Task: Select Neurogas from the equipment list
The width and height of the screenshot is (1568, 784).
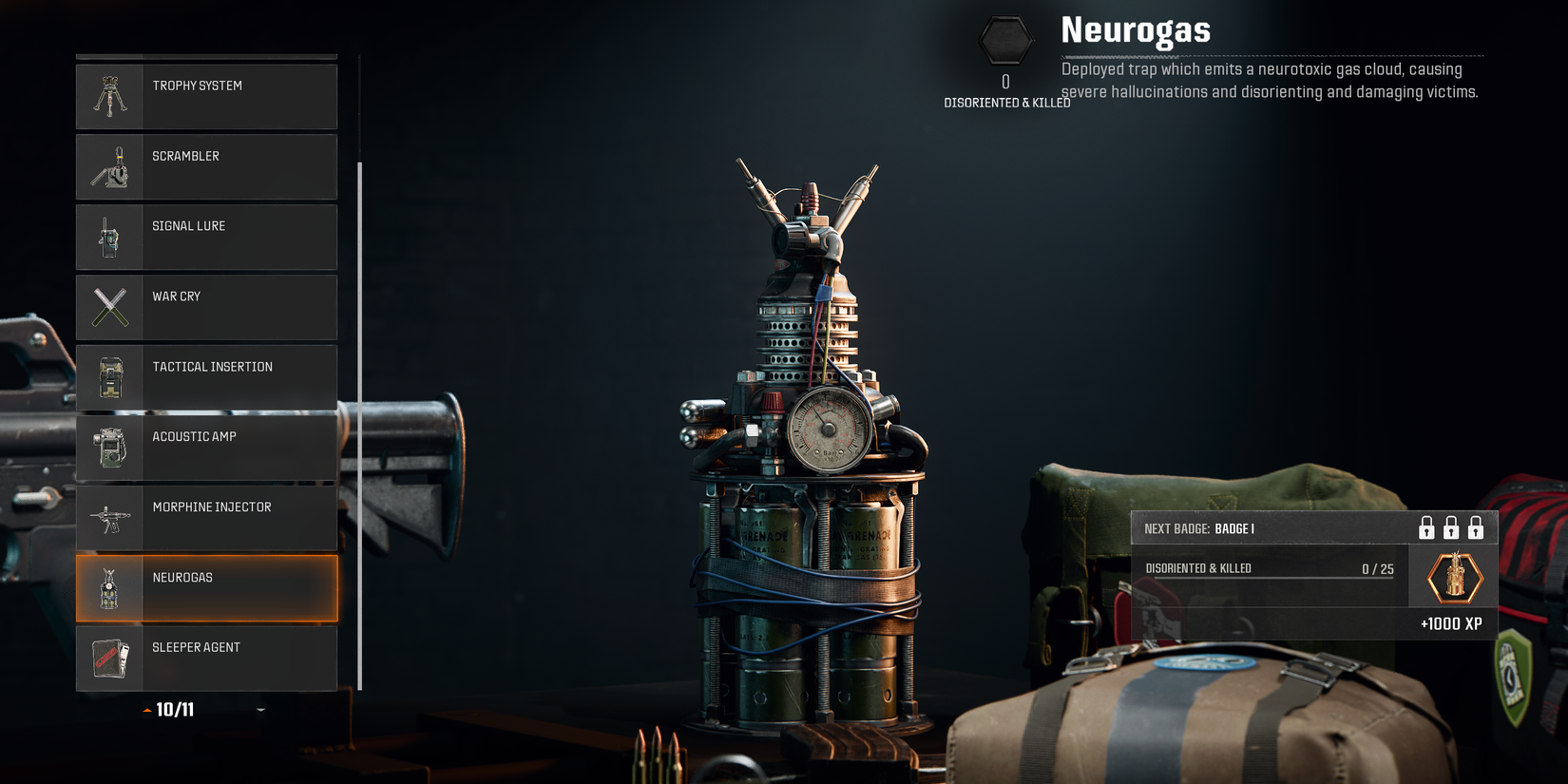Action: (x=206, y=587)
